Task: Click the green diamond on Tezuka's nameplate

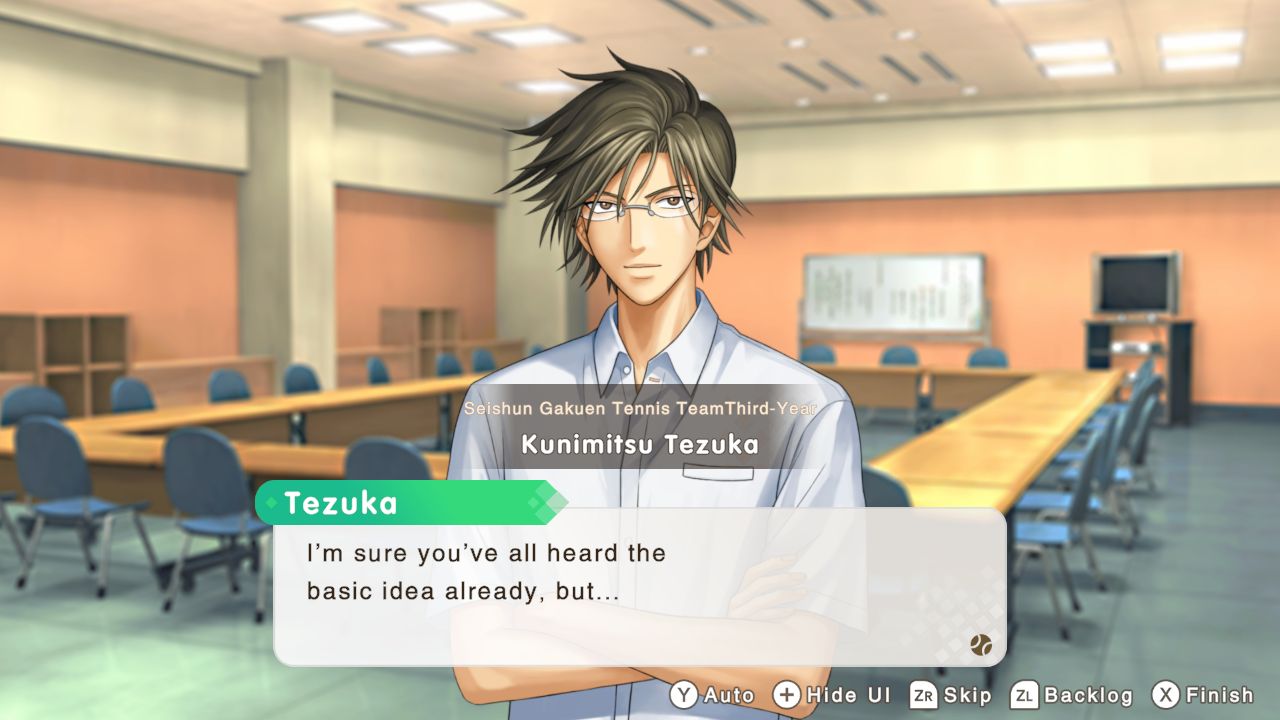Action: 270,505
